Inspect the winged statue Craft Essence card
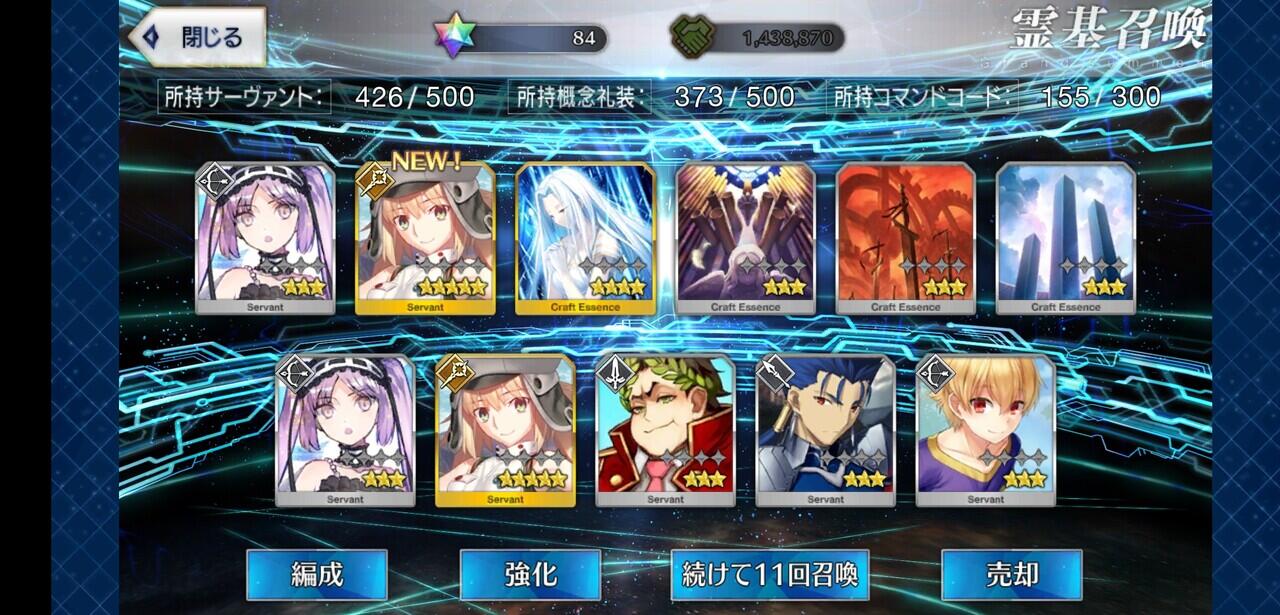The image size is (1280, 615). tap(745, 238)
